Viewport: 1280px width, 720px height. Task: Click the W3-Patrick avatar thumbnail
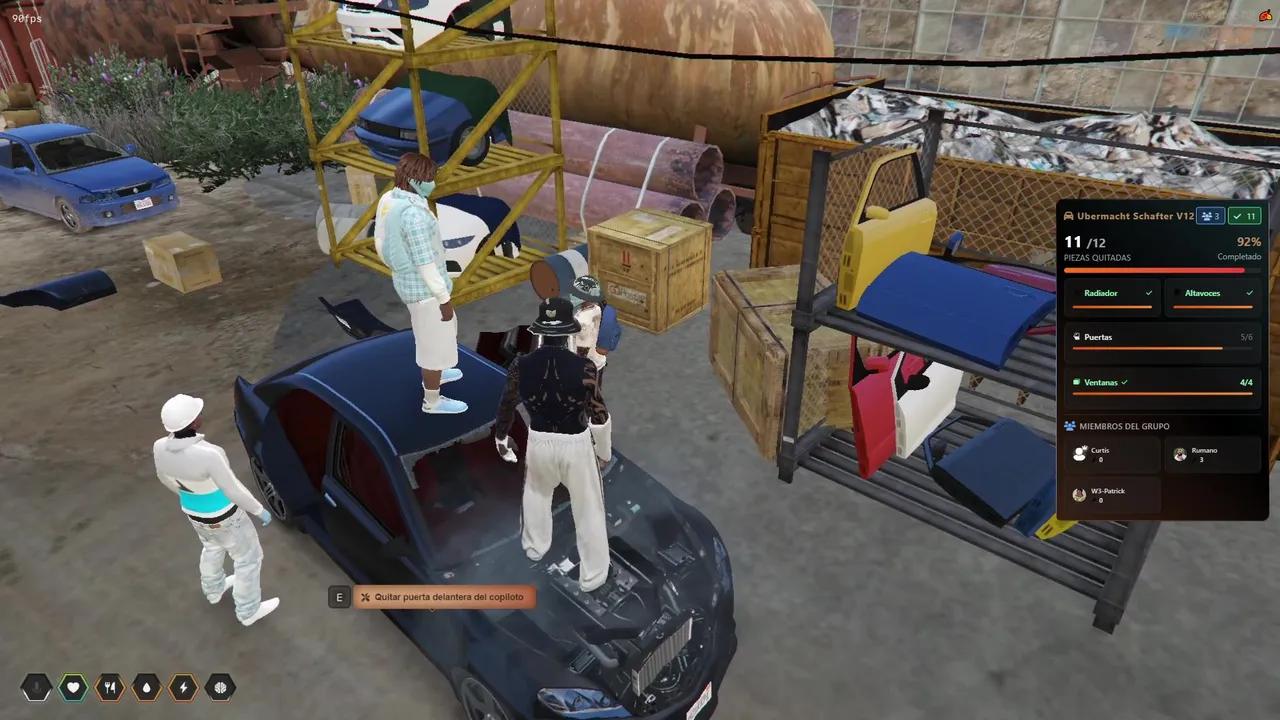point(1079,494)
